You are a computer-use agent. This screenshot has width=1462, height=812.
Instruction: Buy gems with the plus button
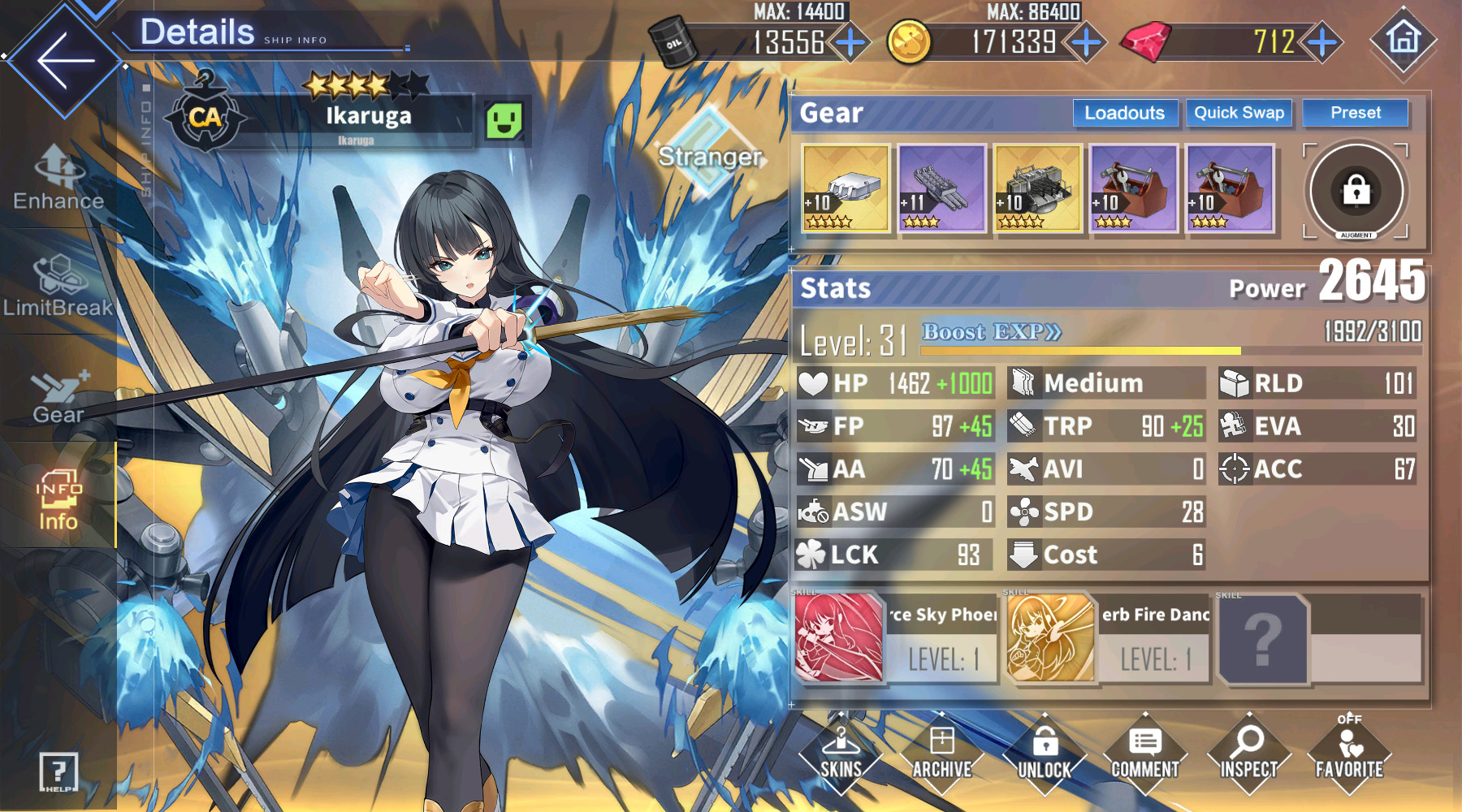click(1322, 42)
